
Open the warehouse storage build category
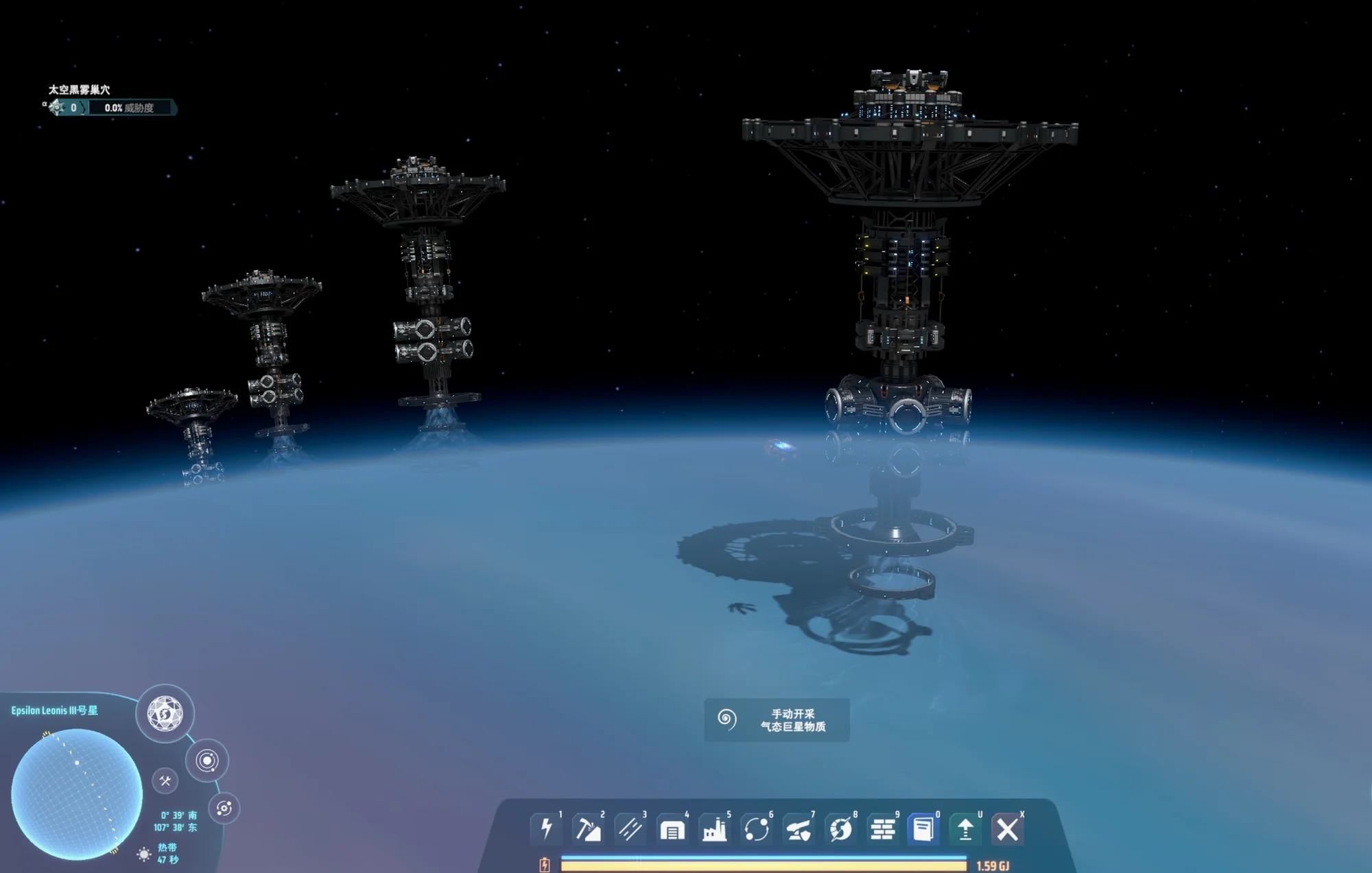tap(672, 830)
